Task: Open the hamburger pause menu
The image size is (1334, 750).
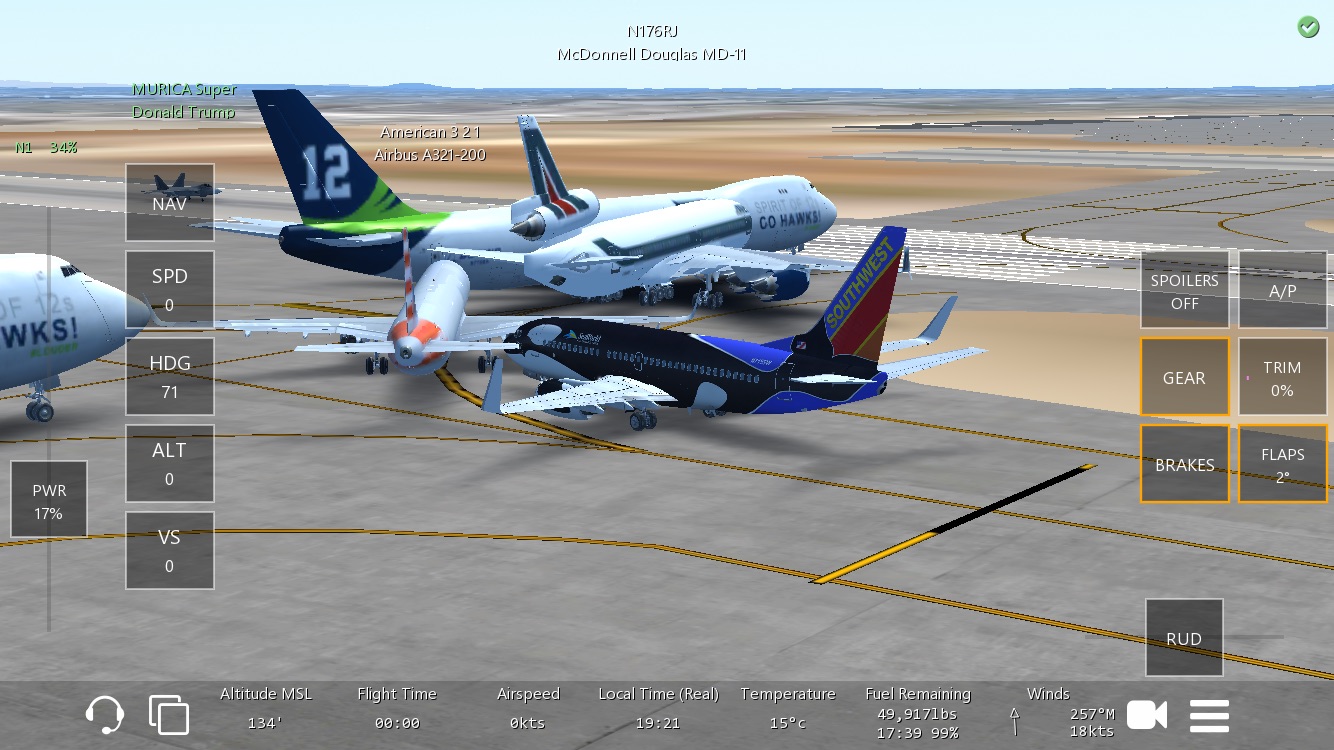Action: [1209, 715]
